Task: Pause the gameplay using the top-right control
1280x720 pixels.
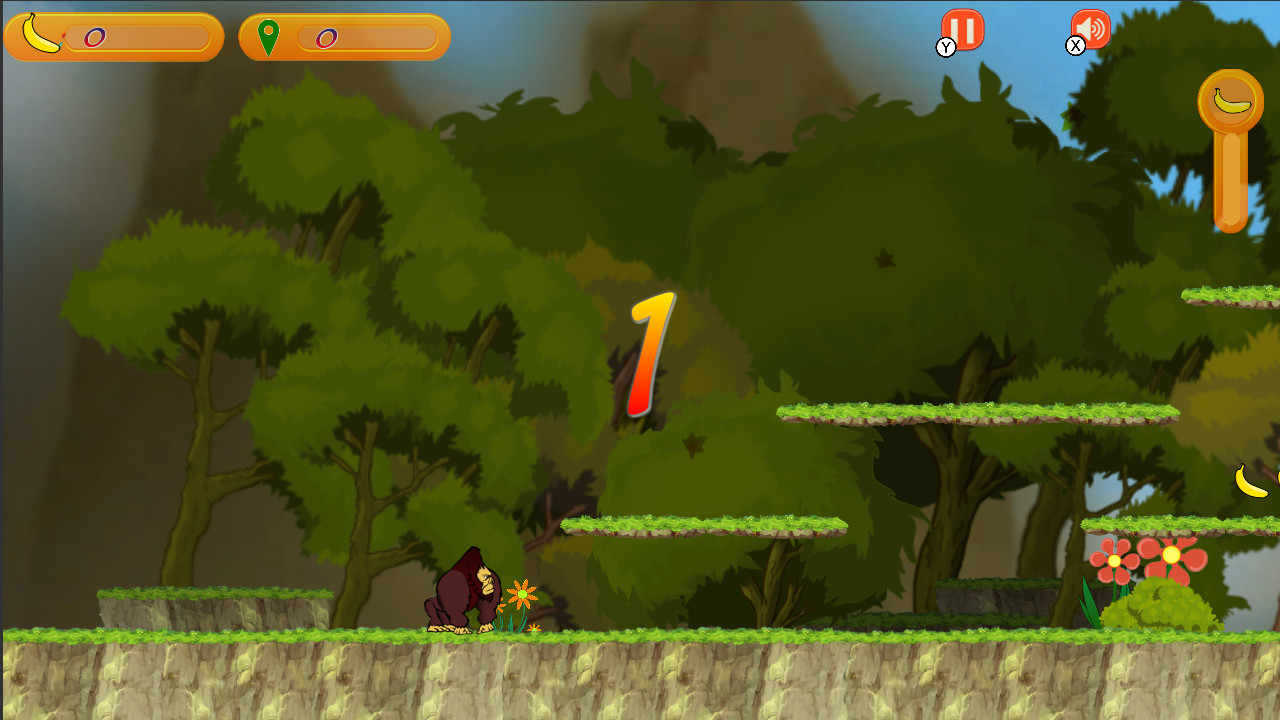Action: (x=962, y=28)
